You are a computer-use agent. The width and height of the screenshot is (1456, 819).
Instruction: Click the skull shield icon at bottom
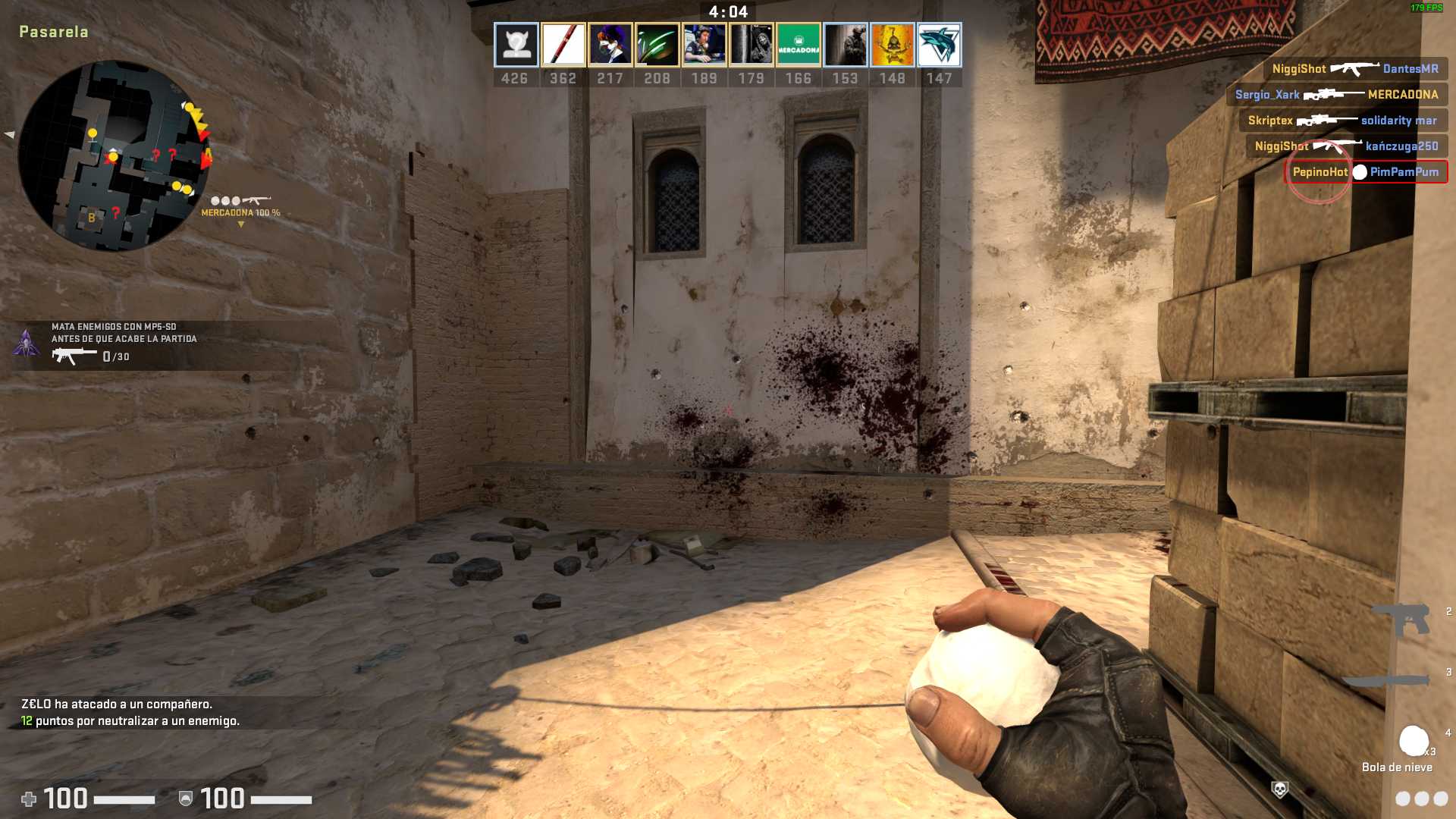point(1279,790)
